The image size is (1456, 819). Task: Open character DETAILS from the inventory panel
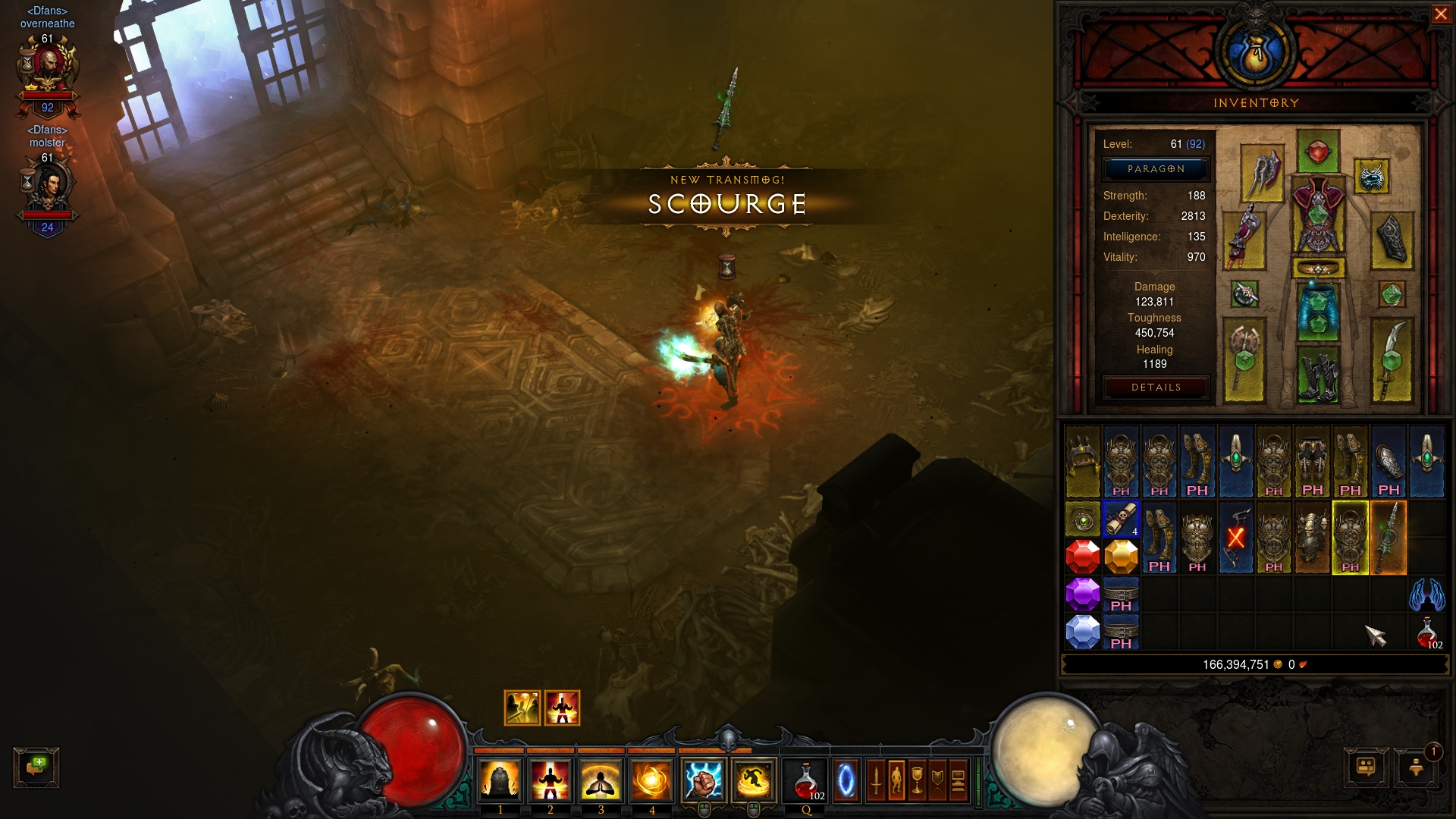(1156, 387)
